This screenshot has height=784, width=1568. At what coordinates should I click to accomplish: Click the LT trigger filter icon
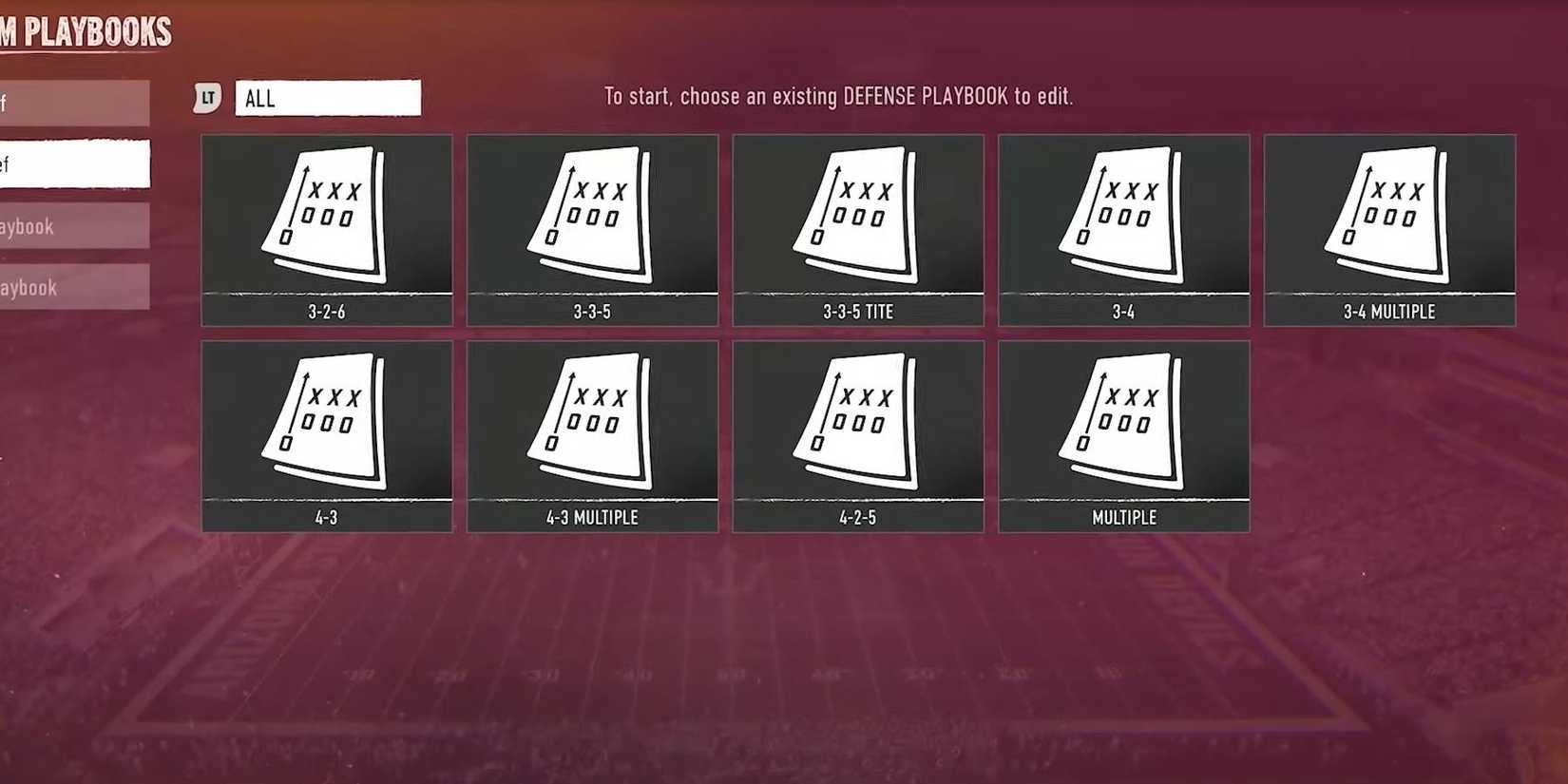tap(207, 97)
